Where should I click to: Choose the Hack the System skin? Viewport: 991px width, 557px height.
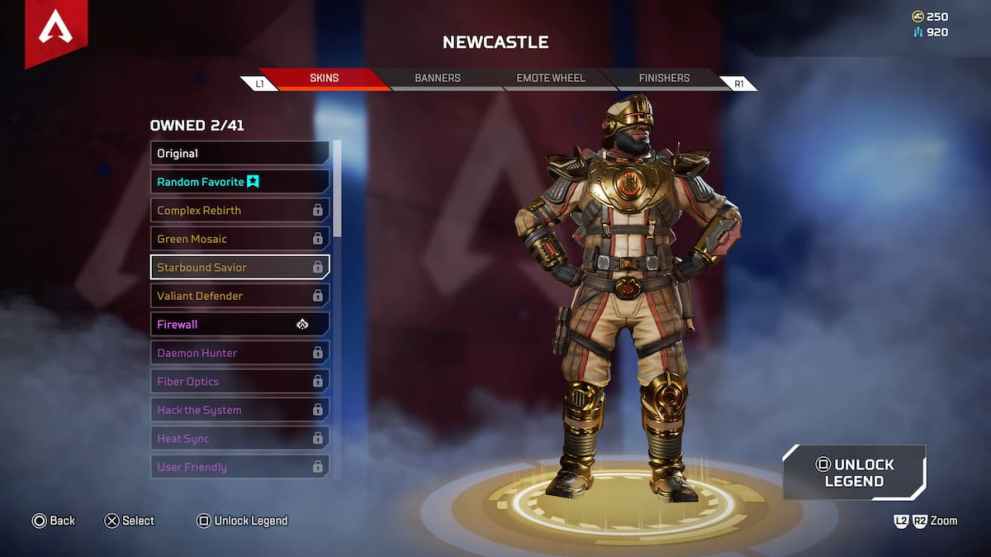[x=240, y=410]
